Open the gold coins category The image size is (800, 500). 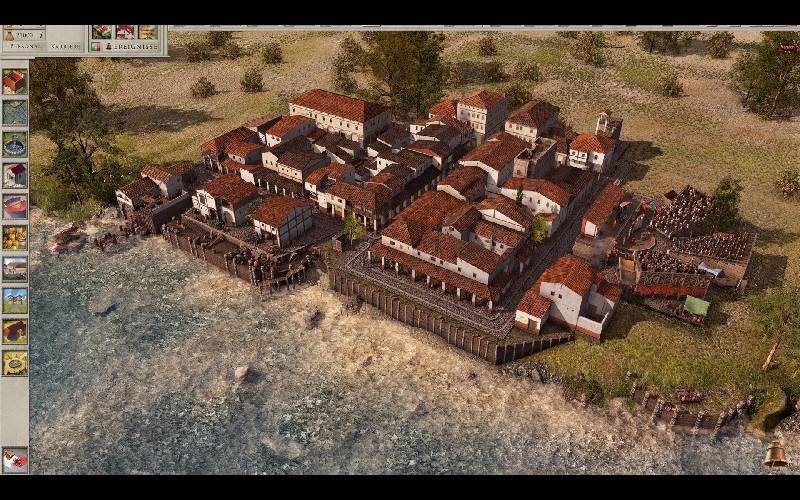click(x=14, y=238)
